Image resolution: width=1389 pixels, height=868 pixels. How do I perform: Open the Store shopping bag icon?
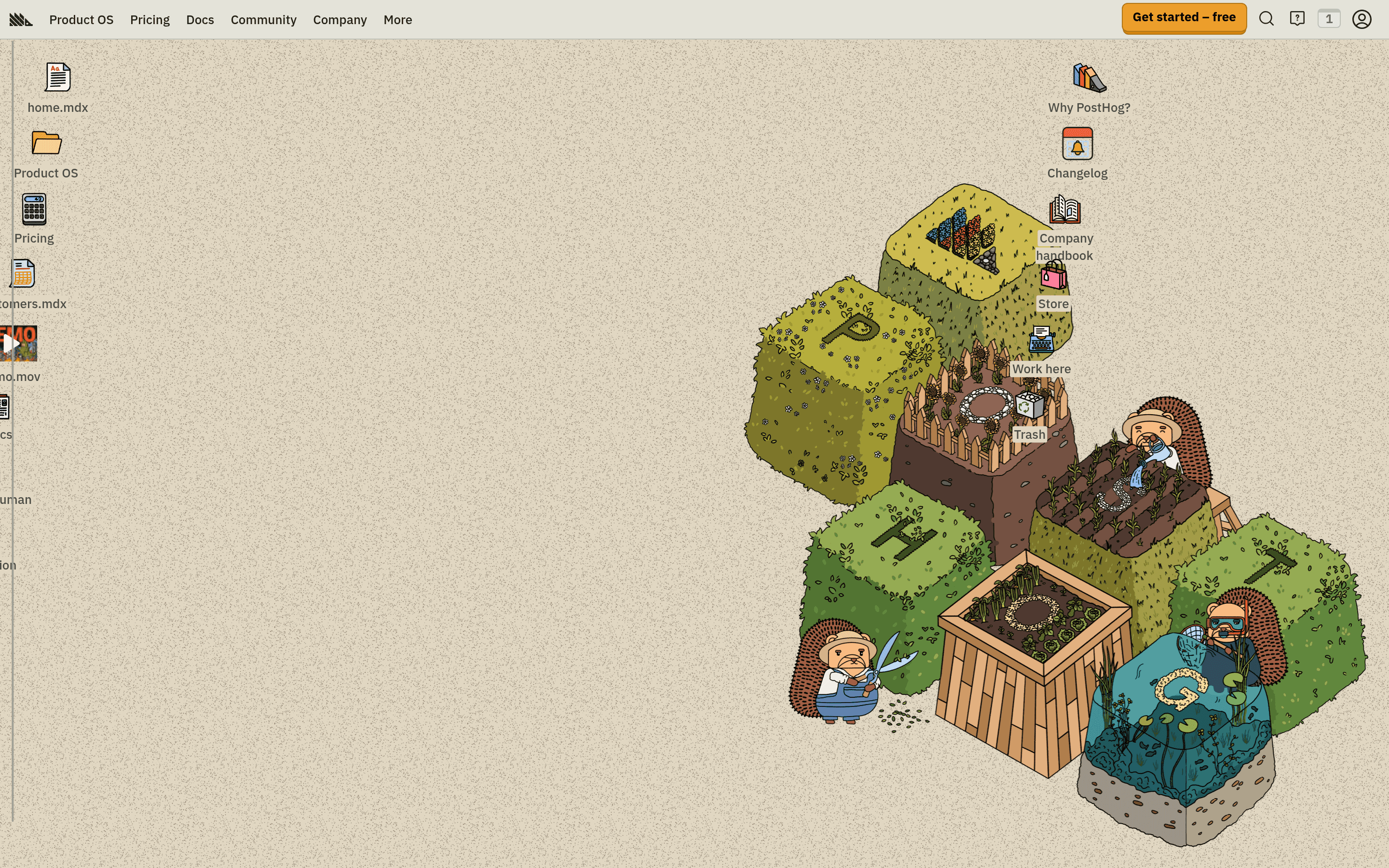tap(1053, 275)
